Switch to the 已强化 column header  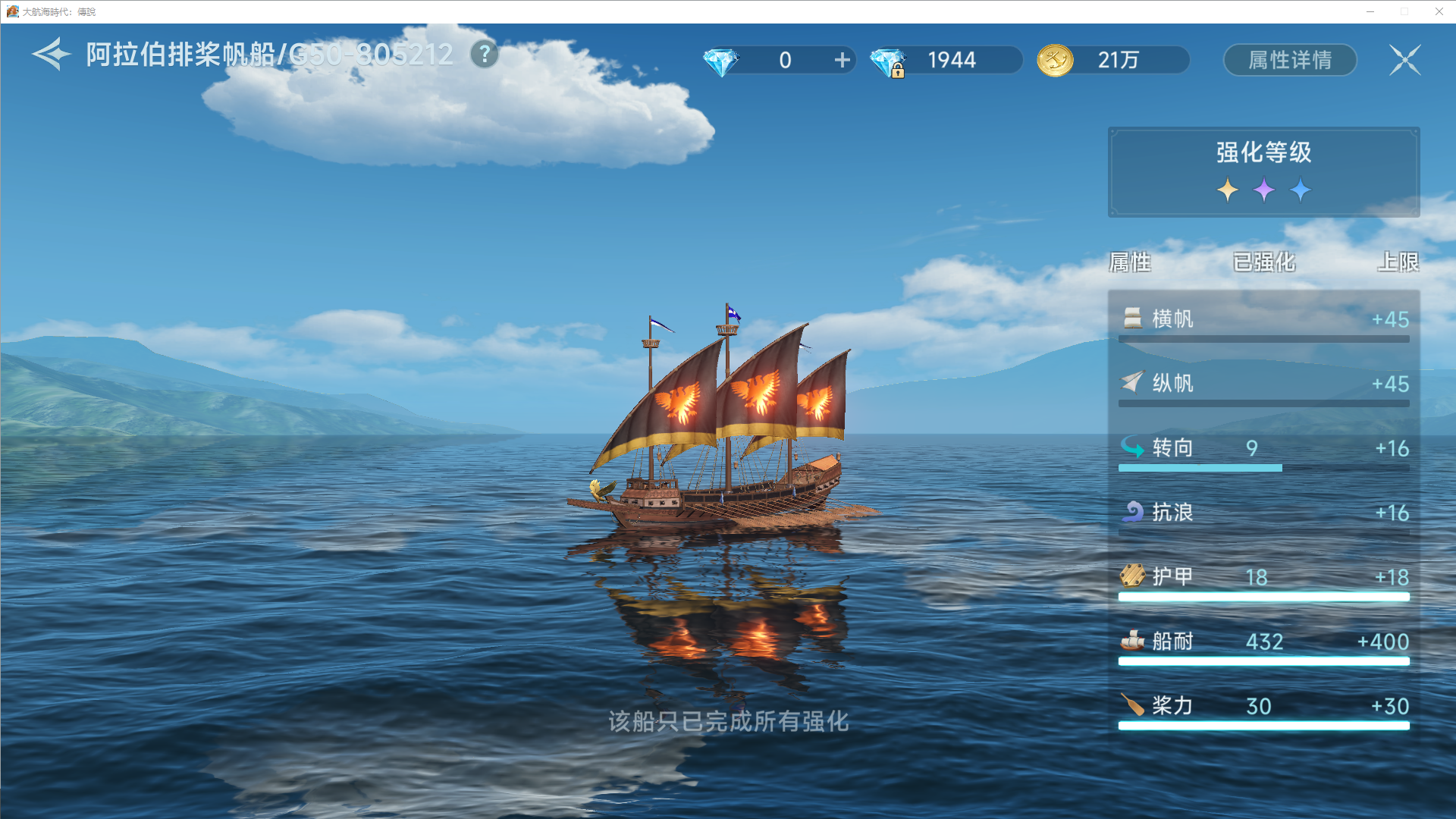click(1264, 262)
